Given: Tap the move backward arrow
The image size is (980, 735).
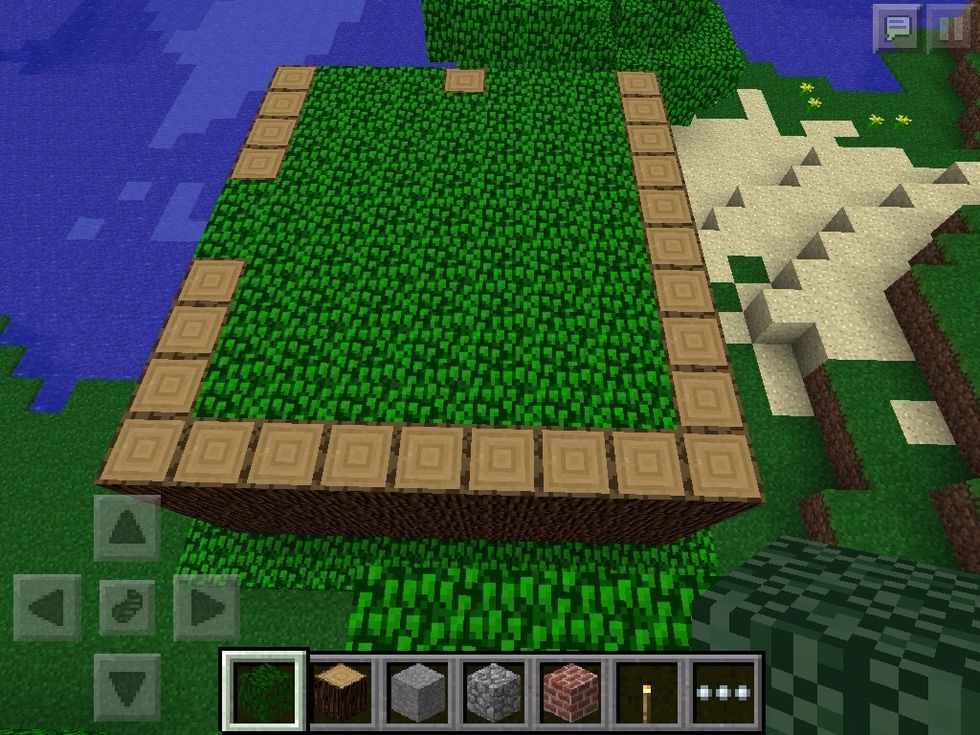Looking at the screenshot, I should click(127, 686).
